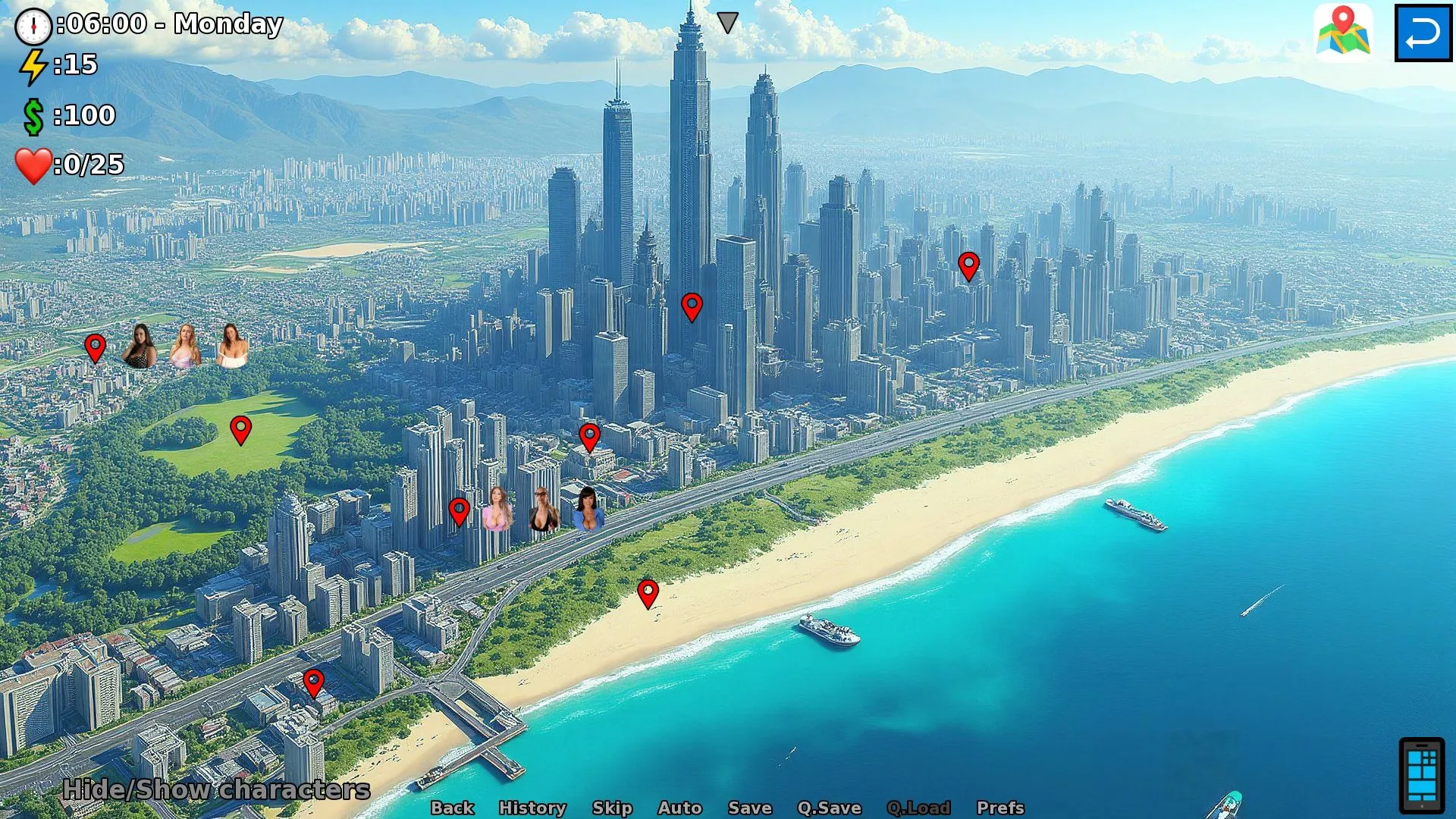
Task: Select the map pin on the sandy beach
Action: [x=648, y=594]
